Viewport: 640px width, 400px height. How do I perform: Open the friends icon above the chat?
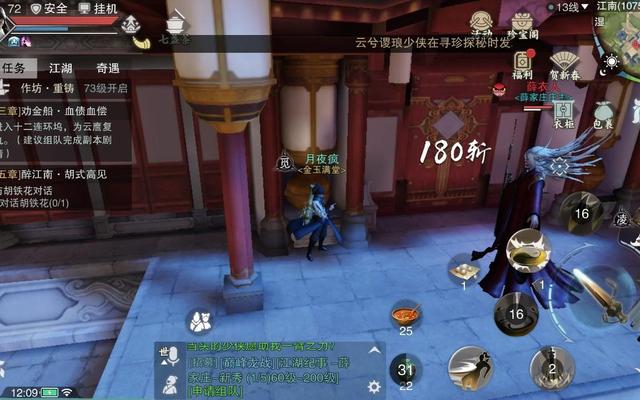point(198,321)
